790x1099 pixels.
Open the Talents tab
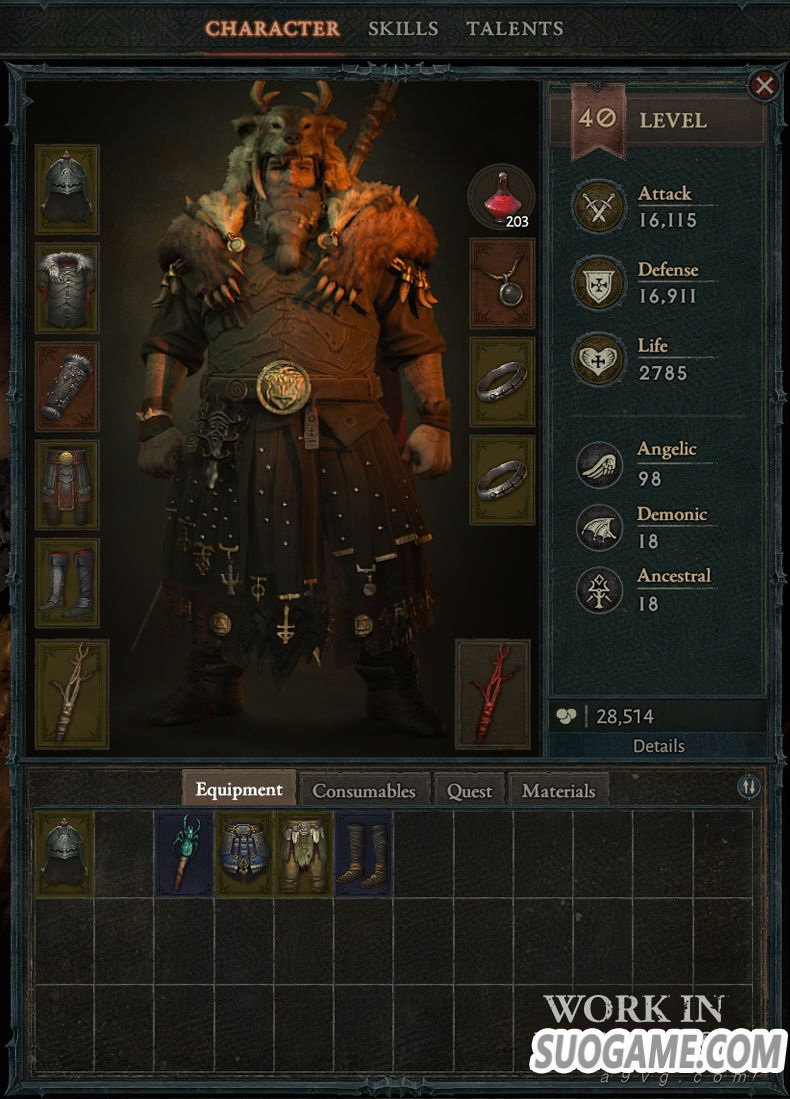[x=515, y=28]
